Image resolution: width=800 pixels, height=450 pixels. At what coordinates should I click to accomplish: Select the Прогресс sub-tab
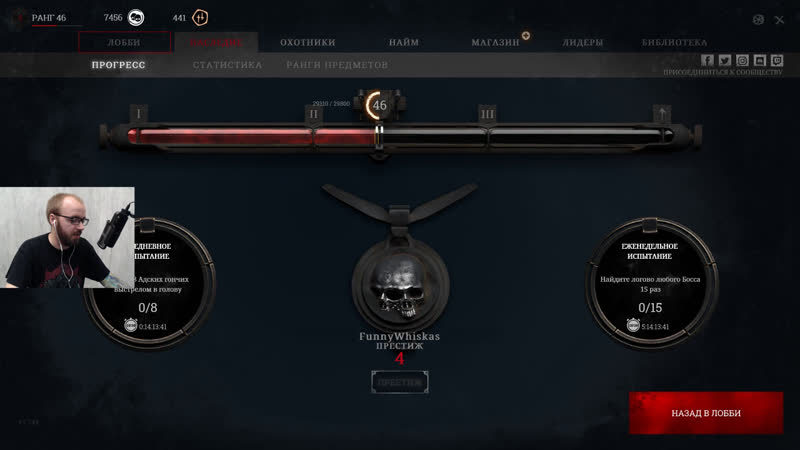(118, 65)
